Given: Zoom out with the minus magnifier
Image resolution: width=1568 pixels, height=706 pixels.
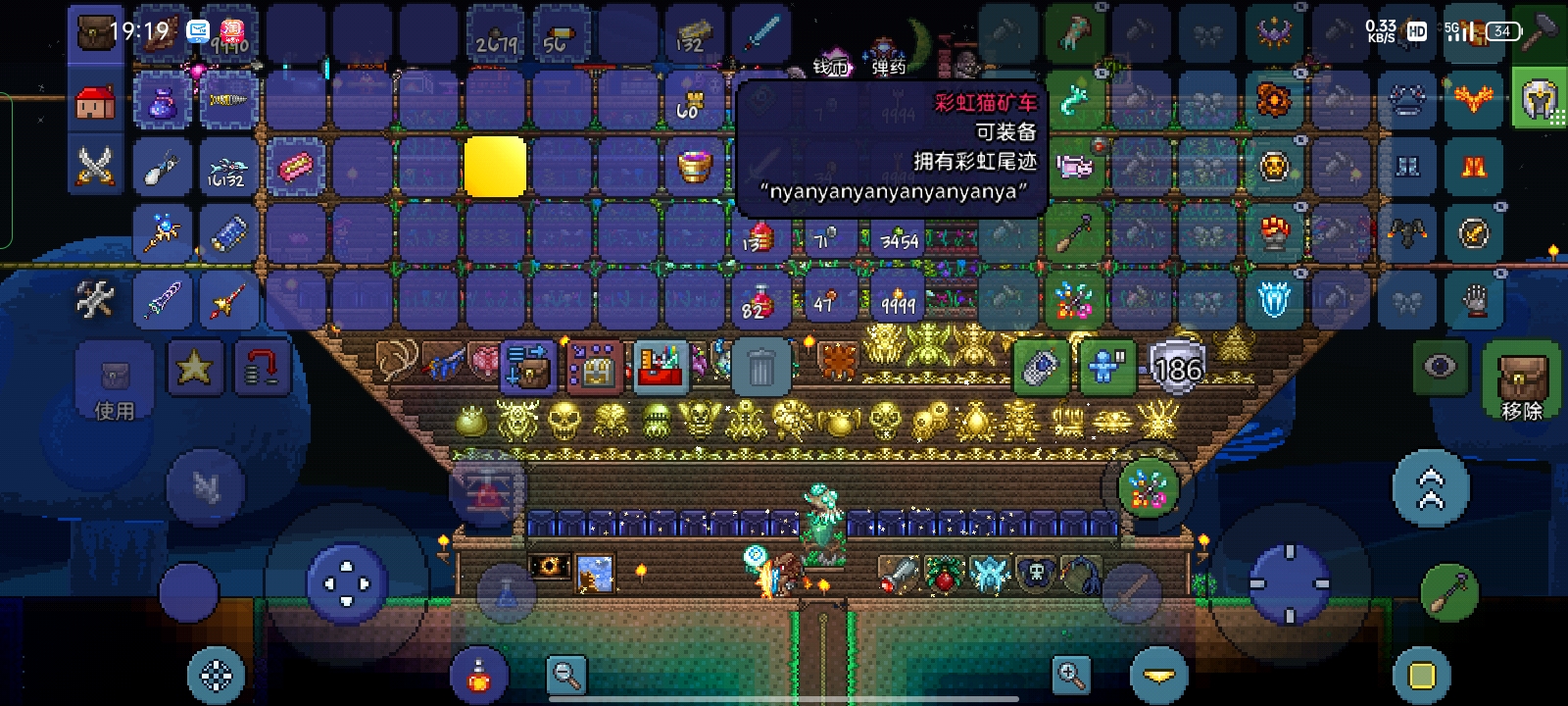Looking at the screenshot, I should point(567,675).
